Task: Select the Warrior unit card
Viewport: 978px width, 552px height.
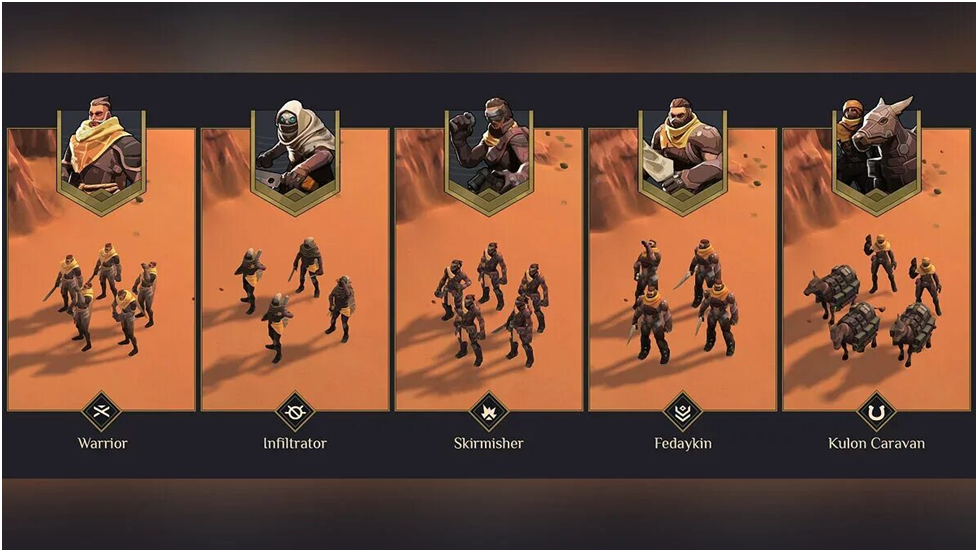Action: point(101,290)
